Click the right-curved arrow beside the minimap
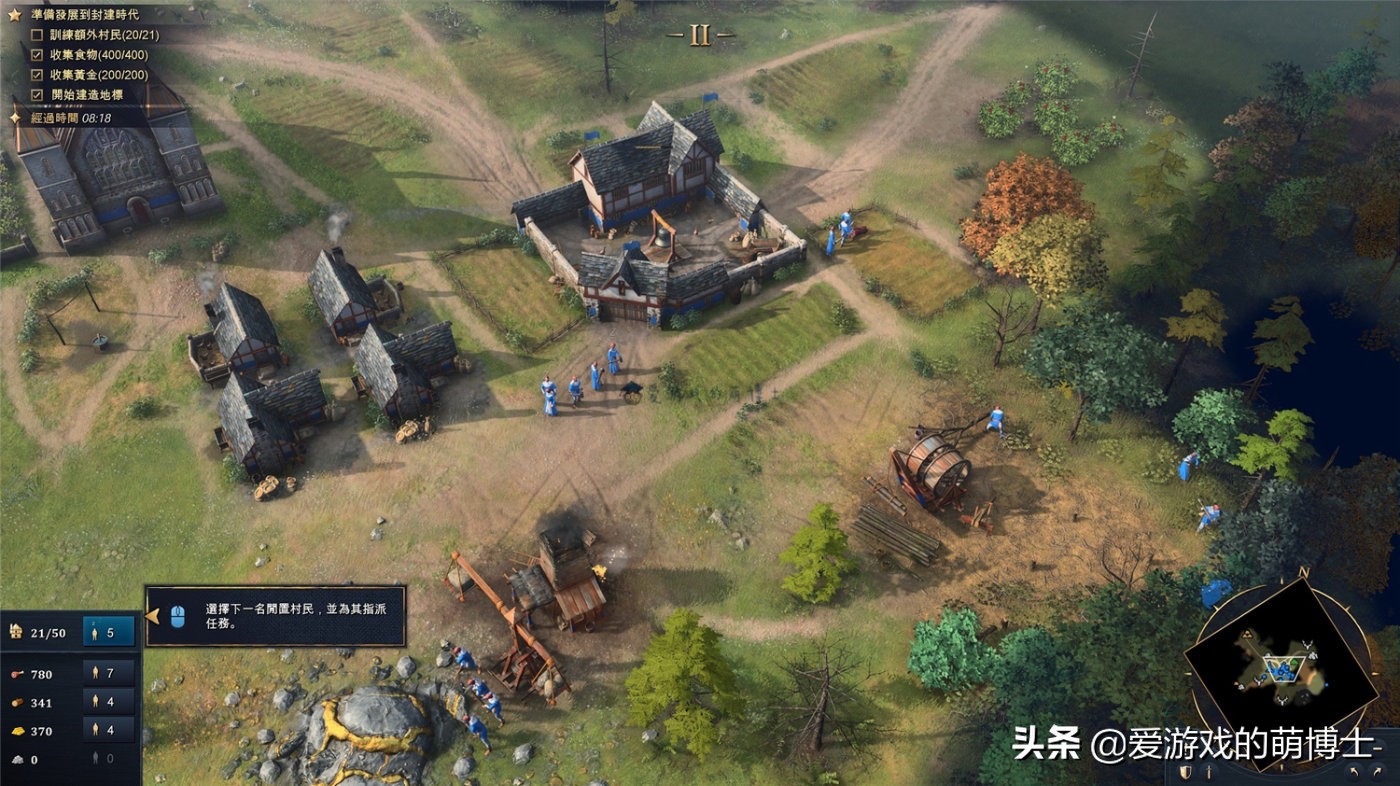The width and height of the screenshot is (1400, 786). (1380, 772)
